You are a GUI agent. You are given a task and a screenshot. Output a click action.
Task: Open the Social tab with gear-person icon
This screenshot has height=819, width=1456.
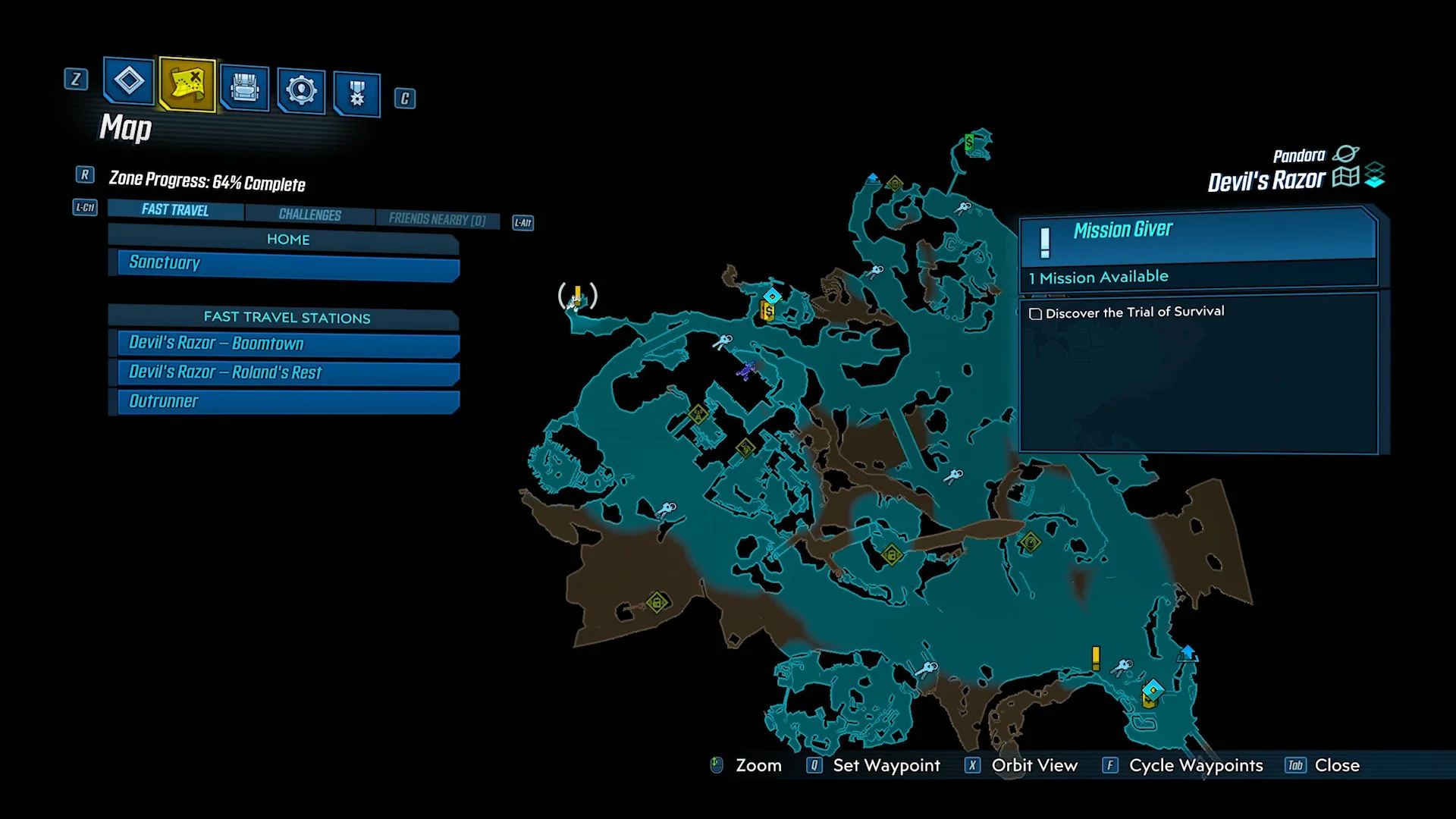[x=301, y=89]
